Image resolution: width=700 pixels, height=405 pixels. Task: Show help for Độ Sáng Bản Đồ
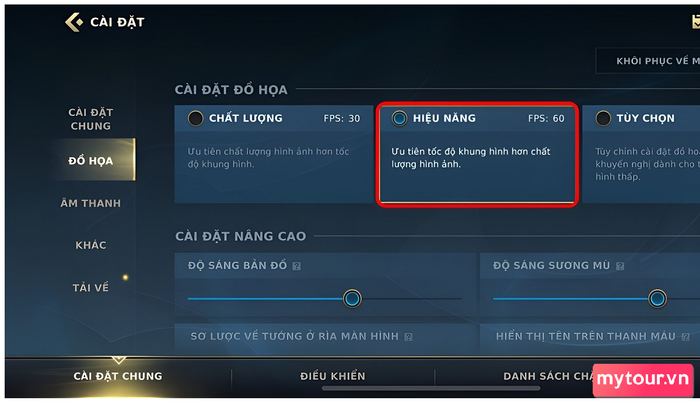(296, 267)
